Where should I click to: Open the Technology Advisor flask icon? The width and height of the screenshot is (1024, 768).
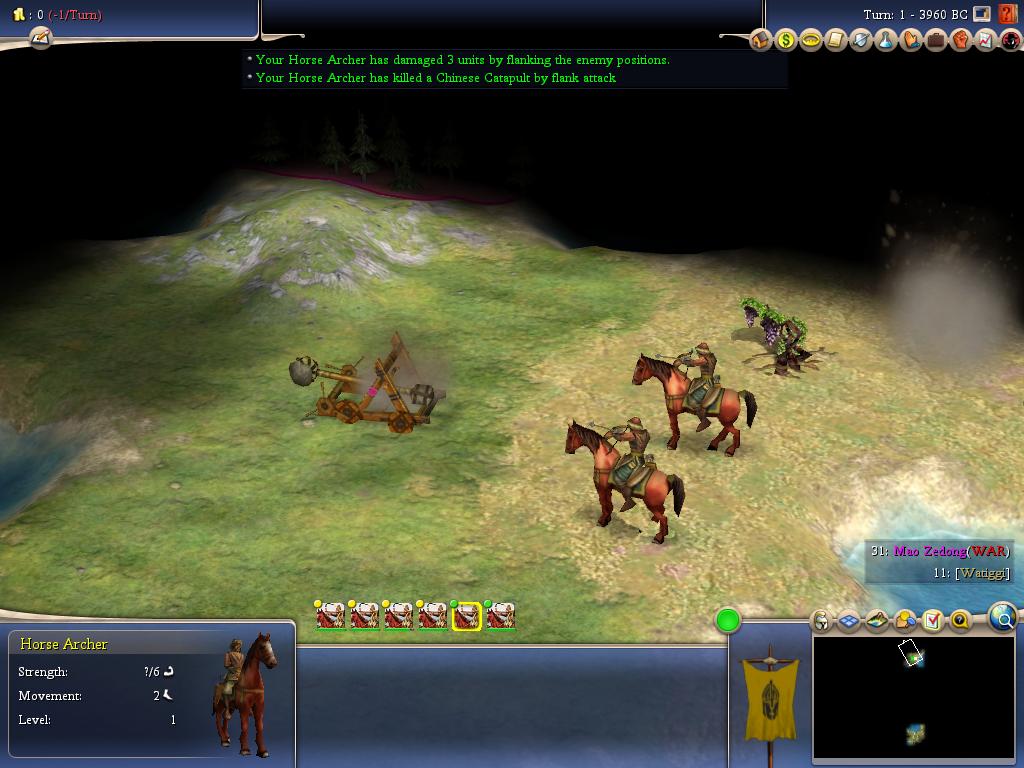pyautogui.click(x=886, y=40)
